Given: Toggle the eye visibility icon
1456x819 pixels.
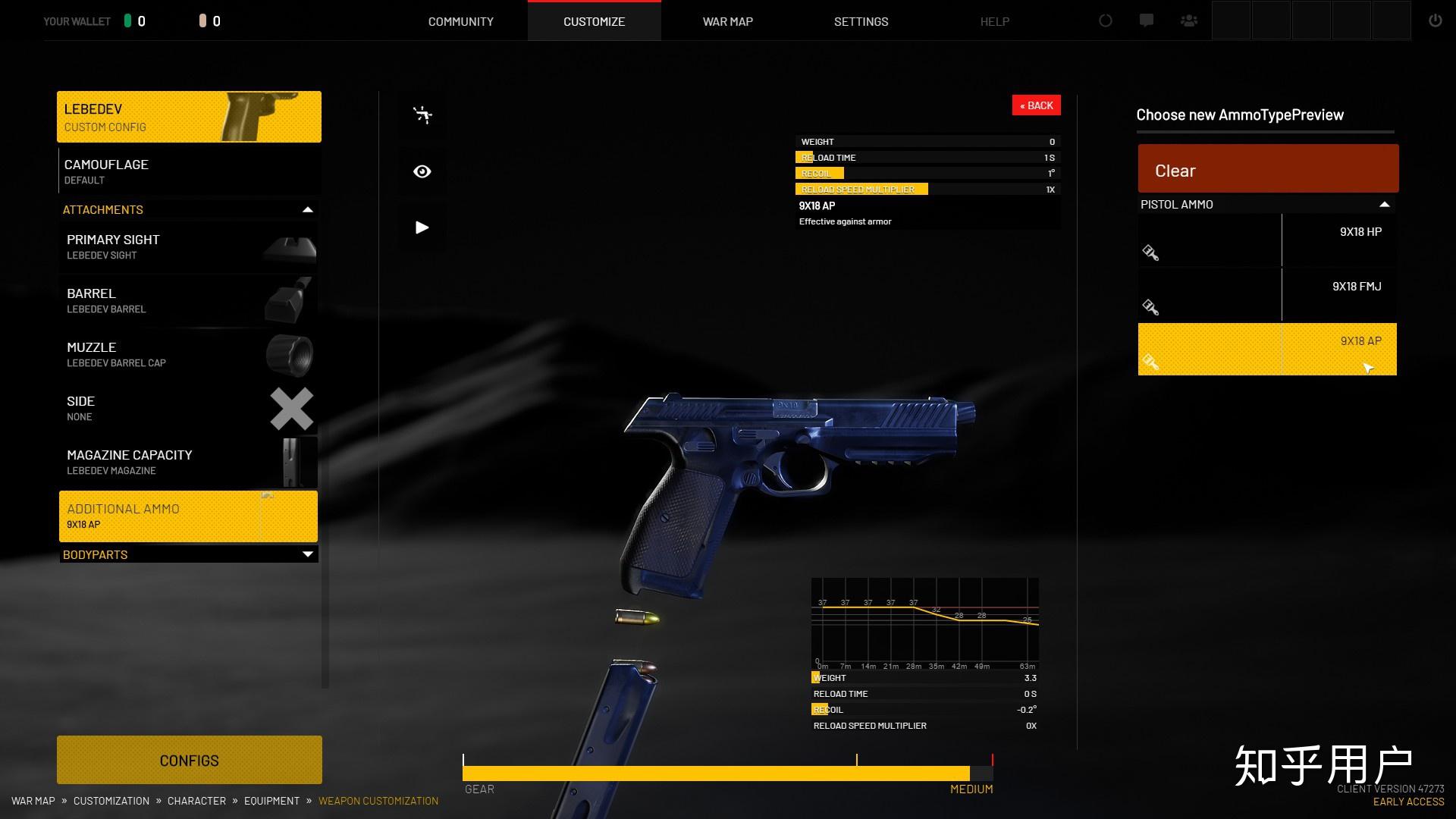Looking at the screenshot, I should point(422,171).
